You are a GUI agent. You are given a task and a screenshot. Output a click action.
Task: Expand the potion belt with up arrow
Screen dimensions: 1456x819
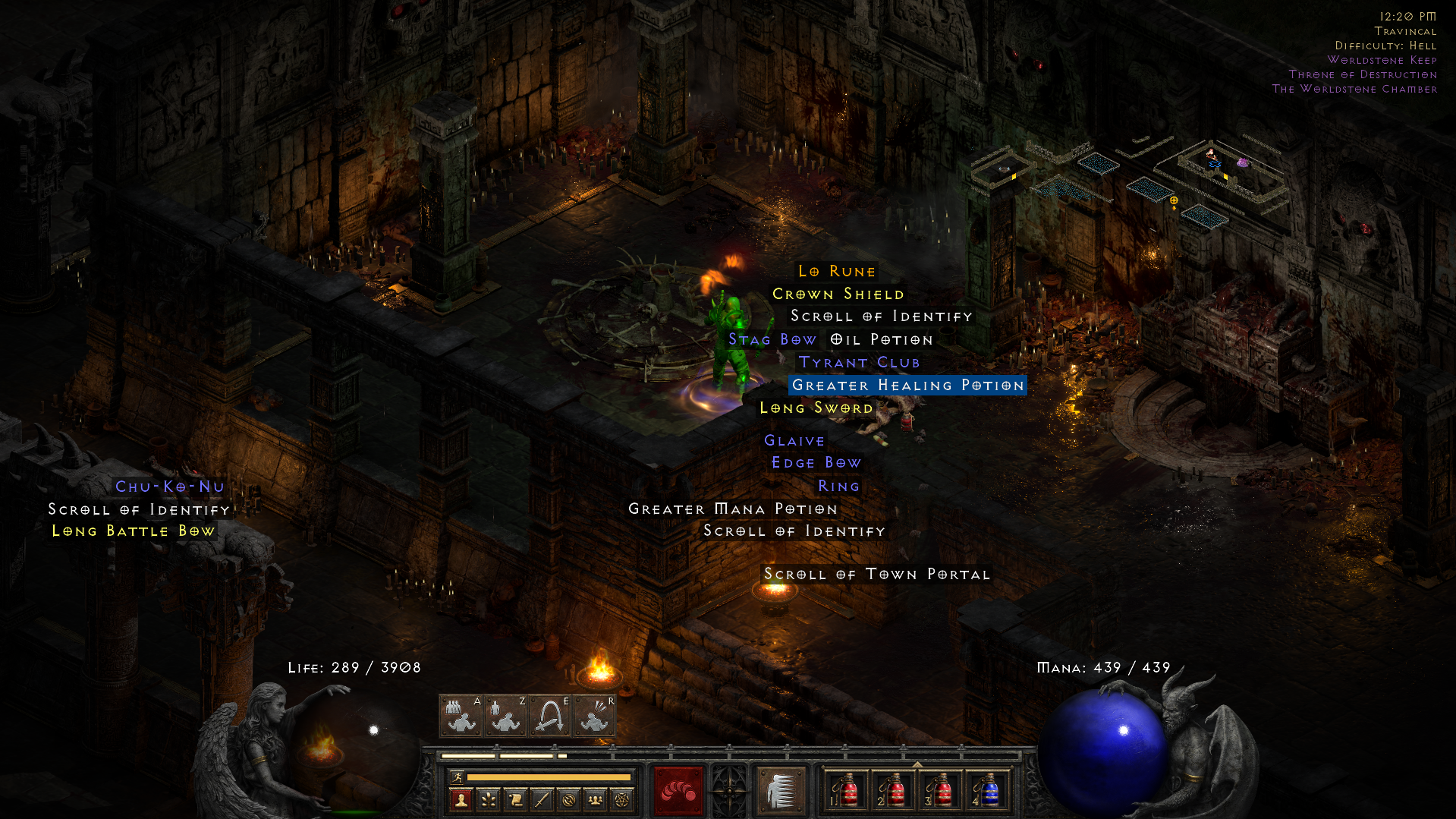click(x=917, y=764)
